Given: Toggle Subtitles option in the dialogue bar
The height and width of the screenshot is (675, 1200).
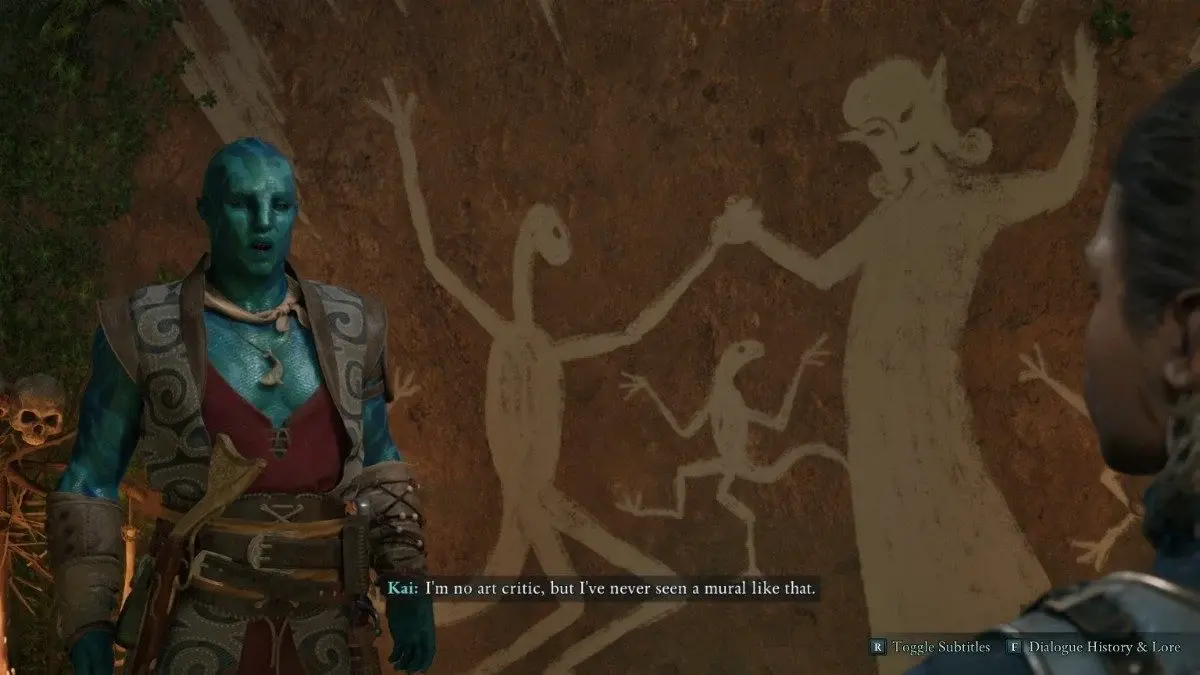Looking at the screenshot, I should tap(932, 647).
